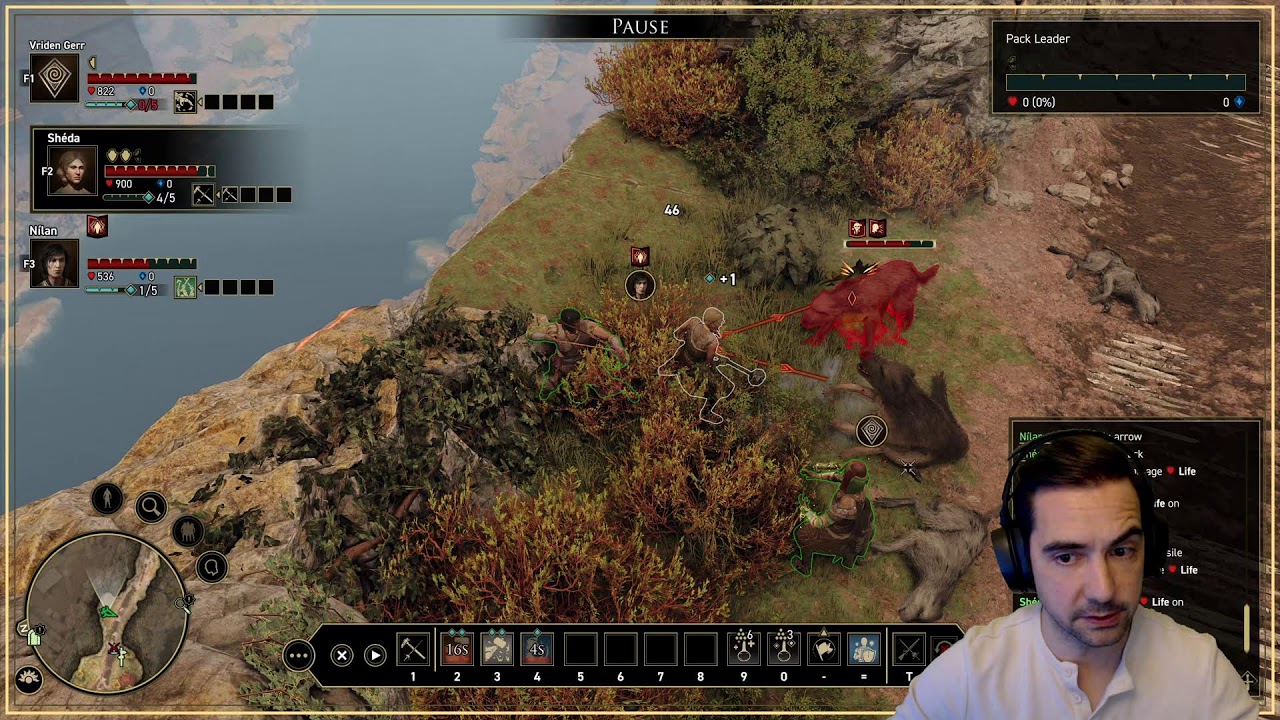Trigger the slot 4 ability showing 4s
1280x720 pixels.
(537, 649)
